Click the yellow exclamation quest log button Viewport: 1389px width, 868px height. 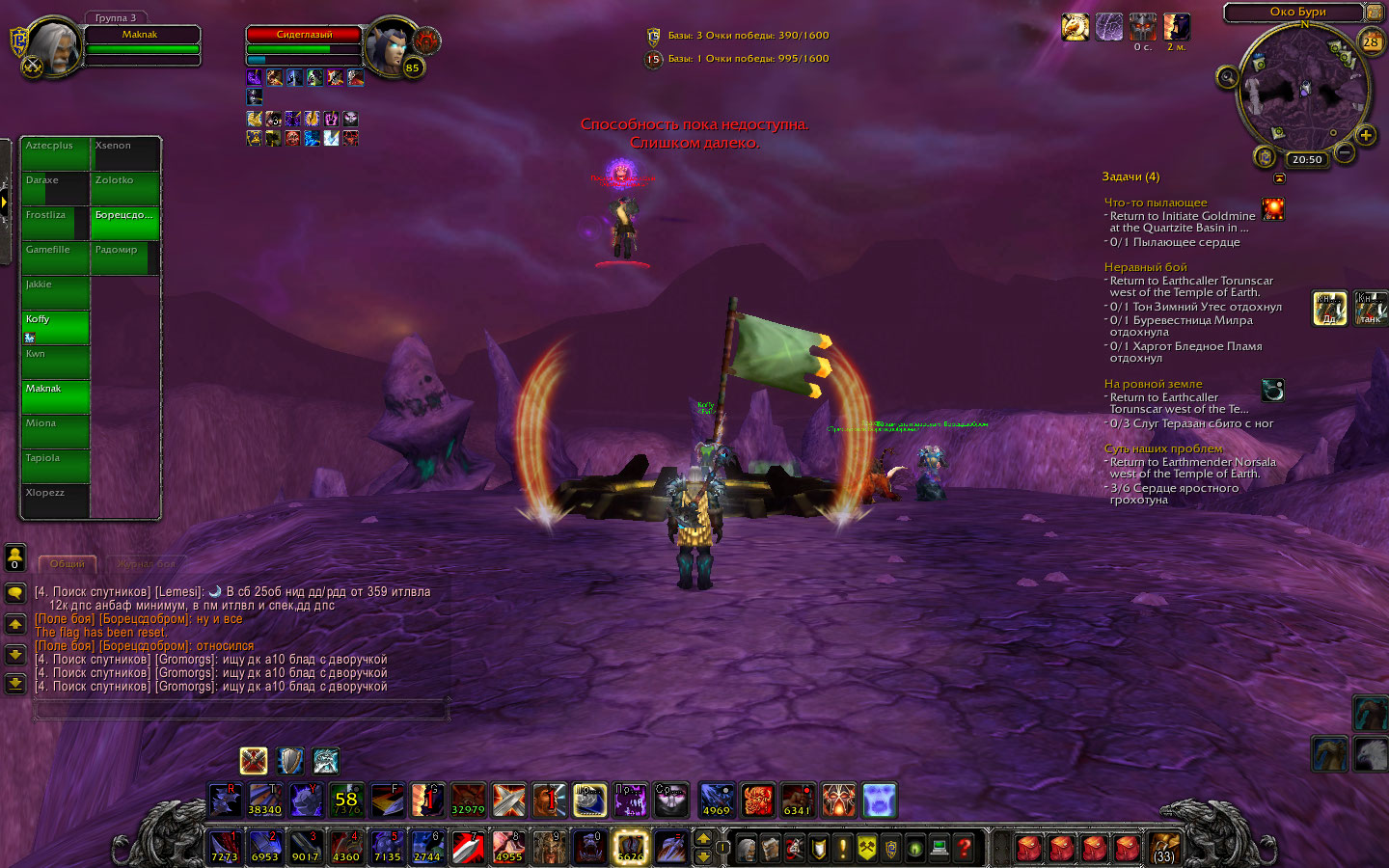click(x=842, y=849)
